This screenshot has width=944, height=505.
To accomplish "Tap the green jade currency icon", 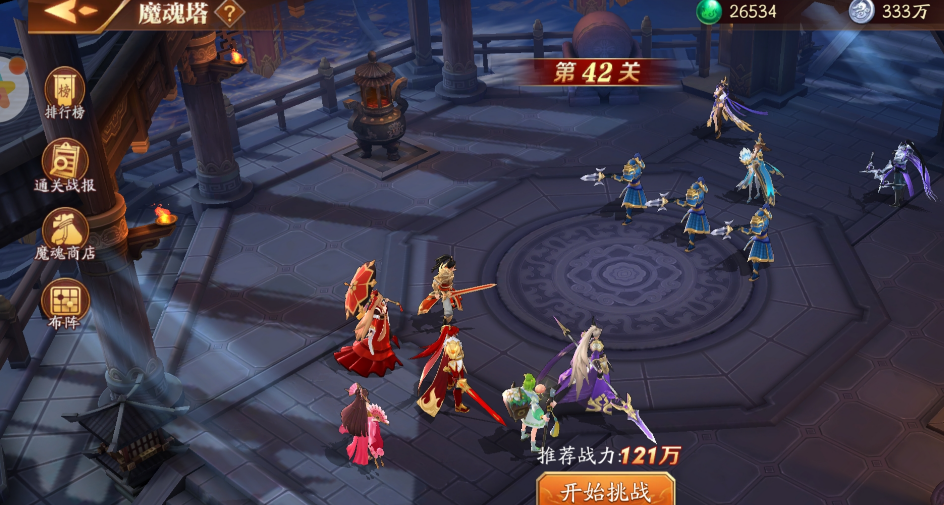I will [x=709, y=11].
